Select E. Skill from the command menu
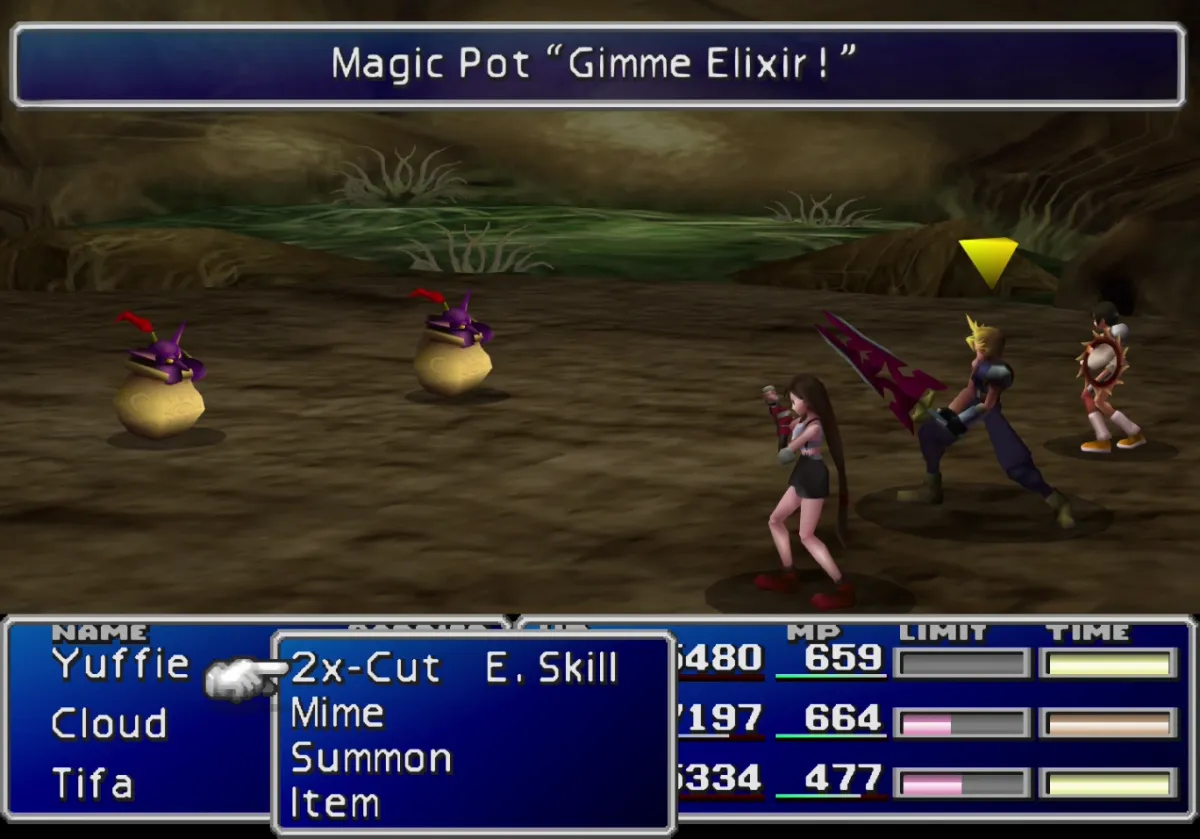1200x839 pixels. 551,668
